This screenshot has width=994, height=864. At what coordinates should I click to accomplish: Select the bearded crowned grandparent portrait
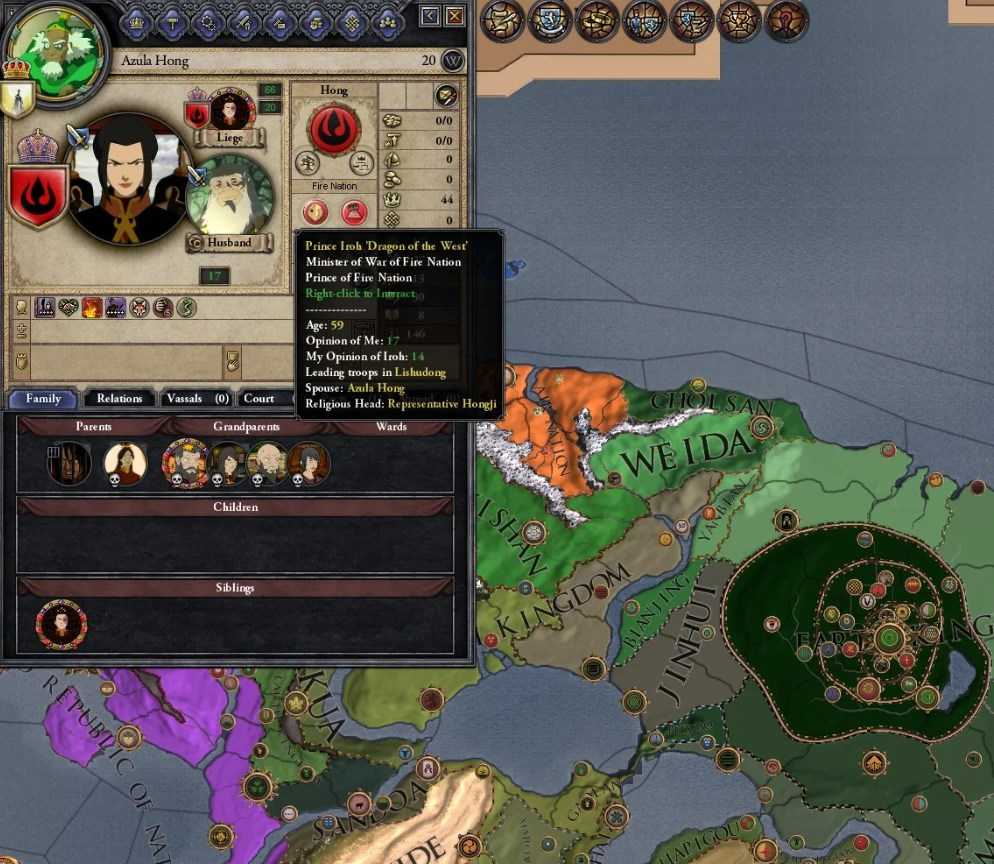(x=186, y=463)
